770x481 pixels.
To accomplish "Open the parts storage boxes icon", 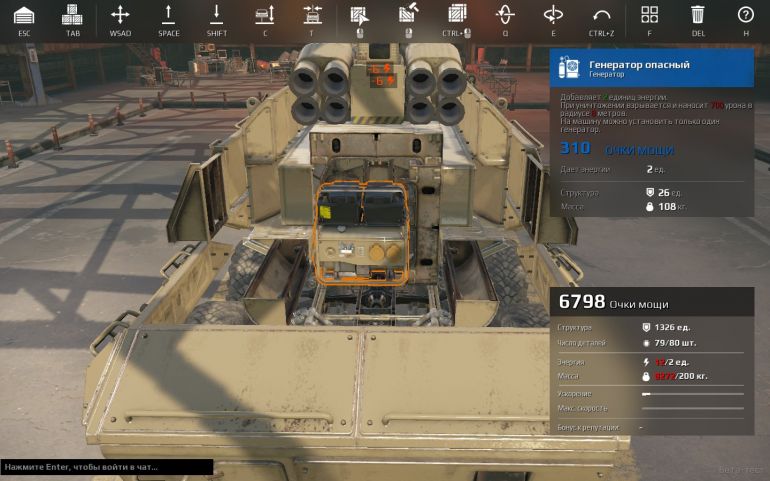I will tap(72, 15).
